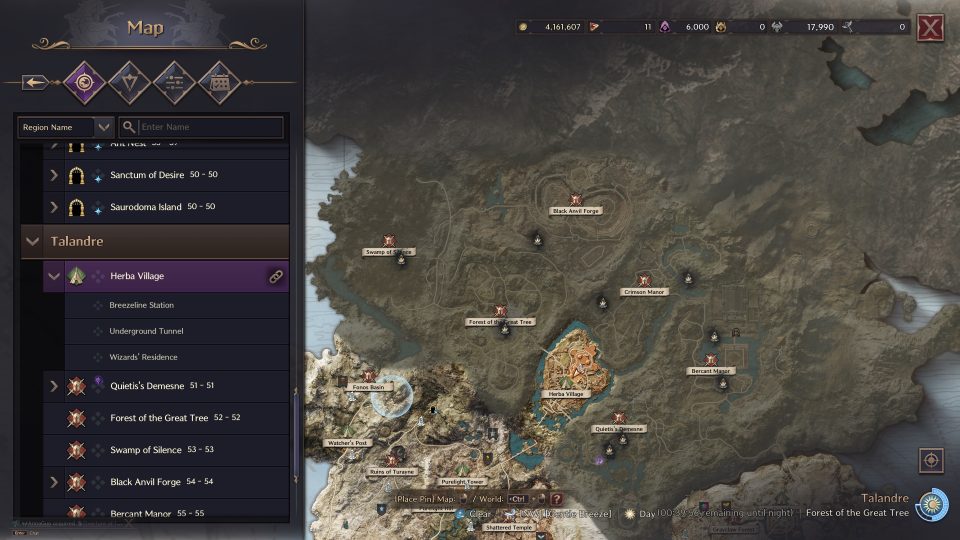
Task: Collapse the Talandre region header
Action: tap(34, 242)
